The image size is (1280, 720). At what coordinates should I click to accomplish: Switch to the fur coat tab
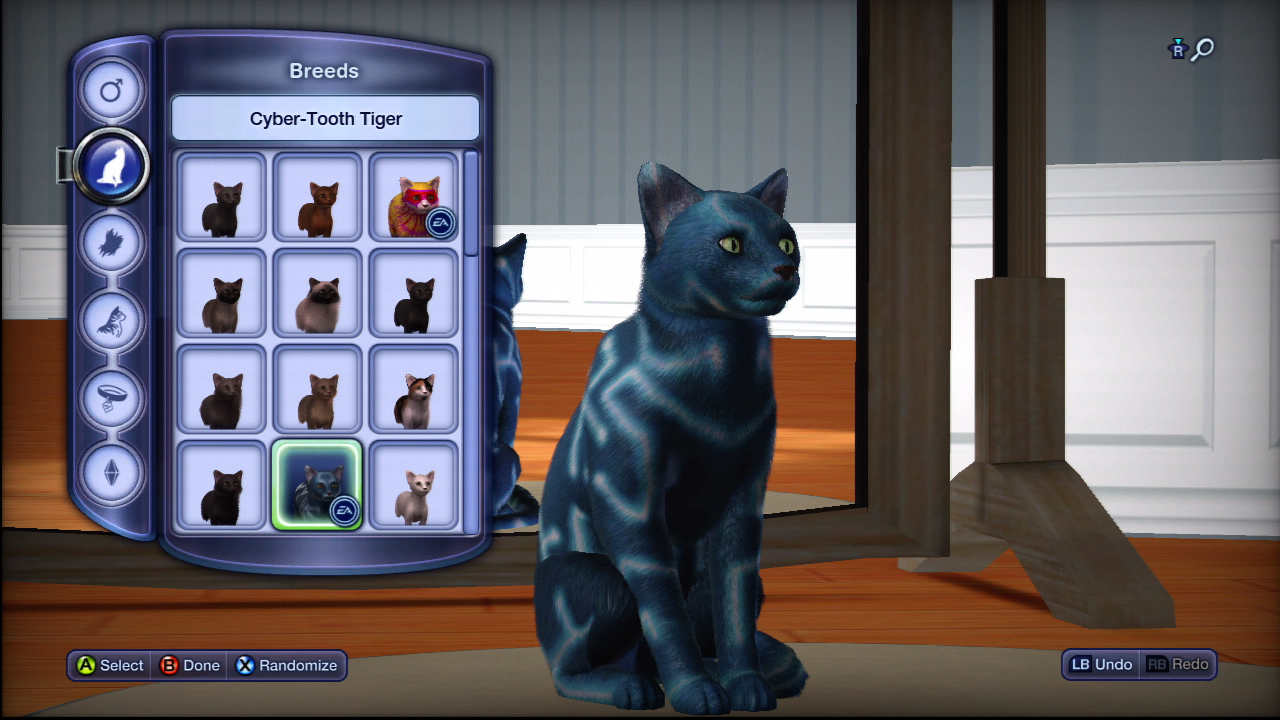(x=111, y=243)
